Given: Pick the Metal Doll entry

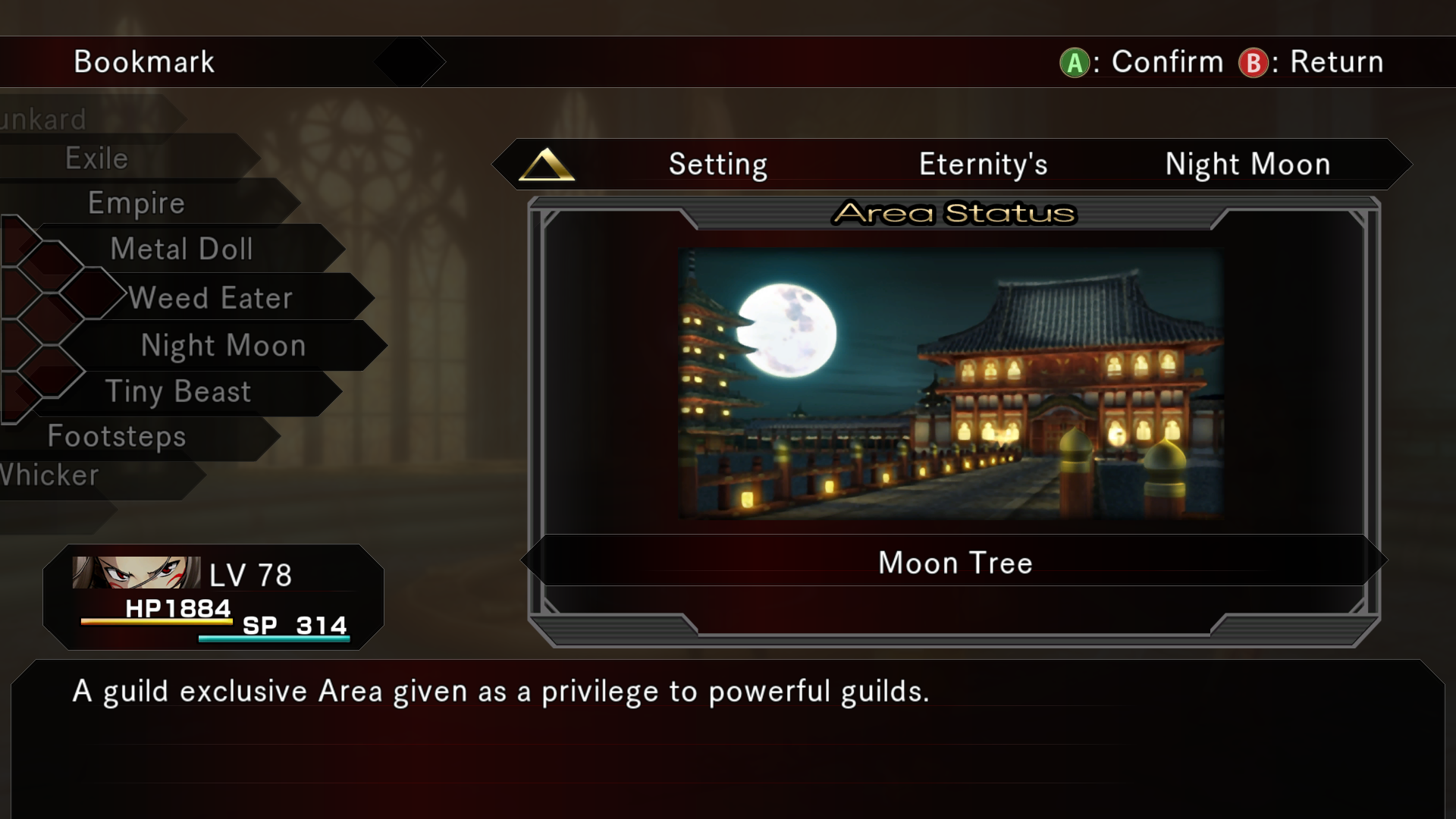Looking at the screenshot, I should click(x=181, y=249).
